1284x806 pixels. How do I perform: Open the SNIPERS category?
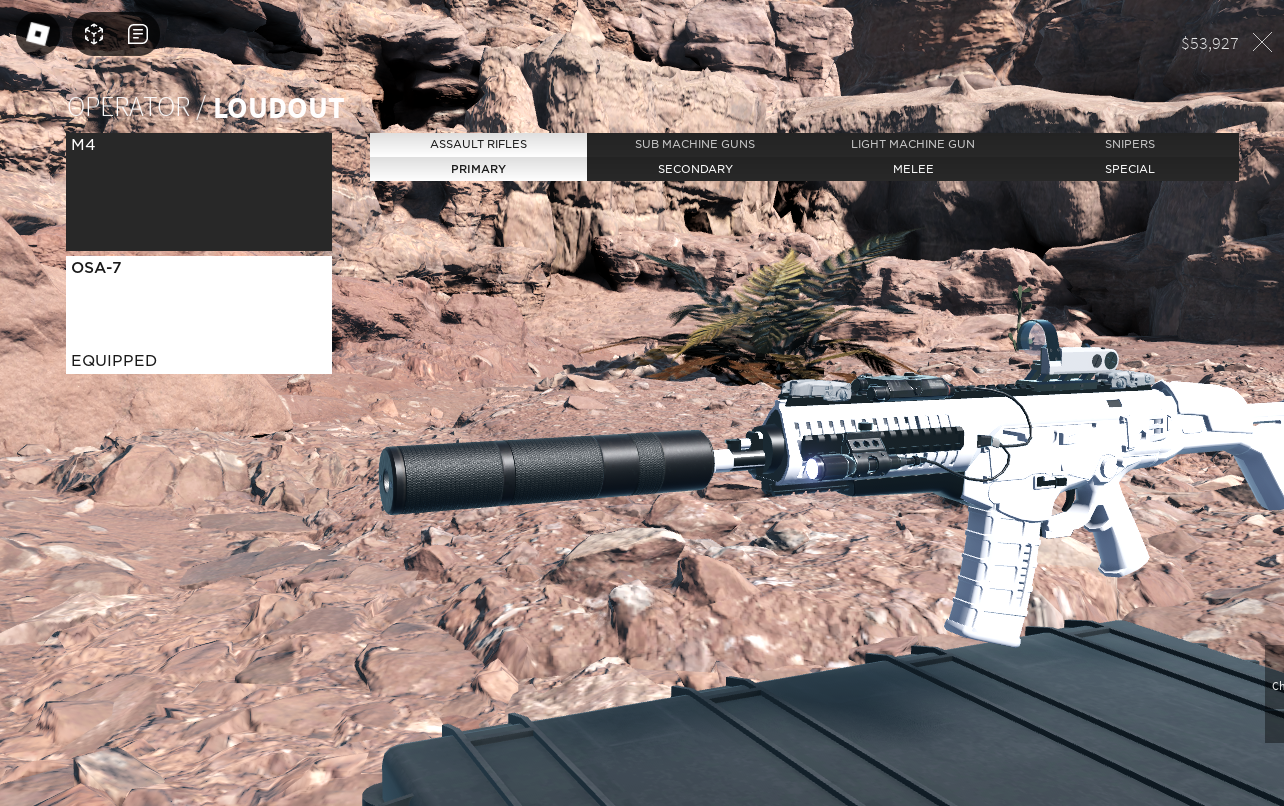pyautogui.click(x=1130, y=144)
